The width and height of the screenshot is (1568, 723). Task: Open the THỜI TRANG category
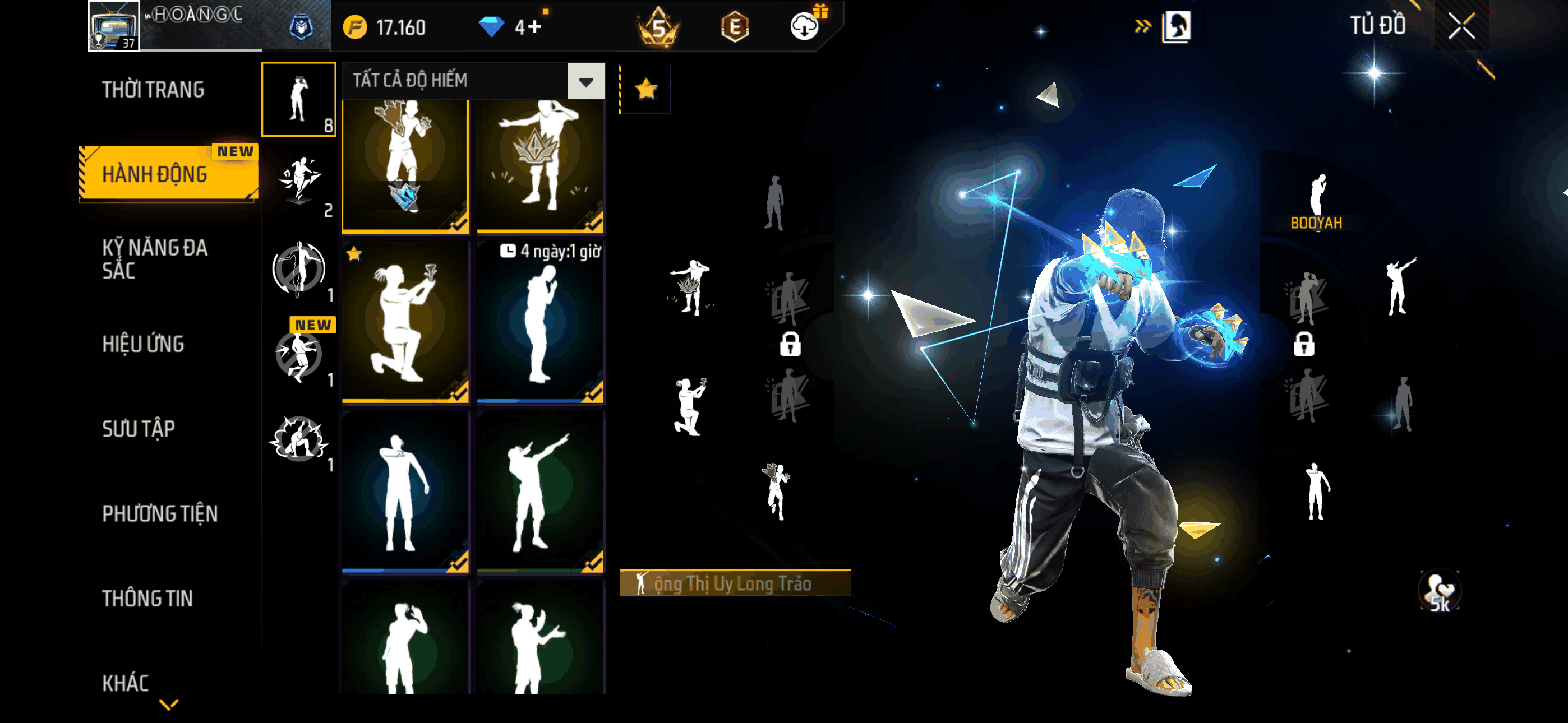pos(153,90)
